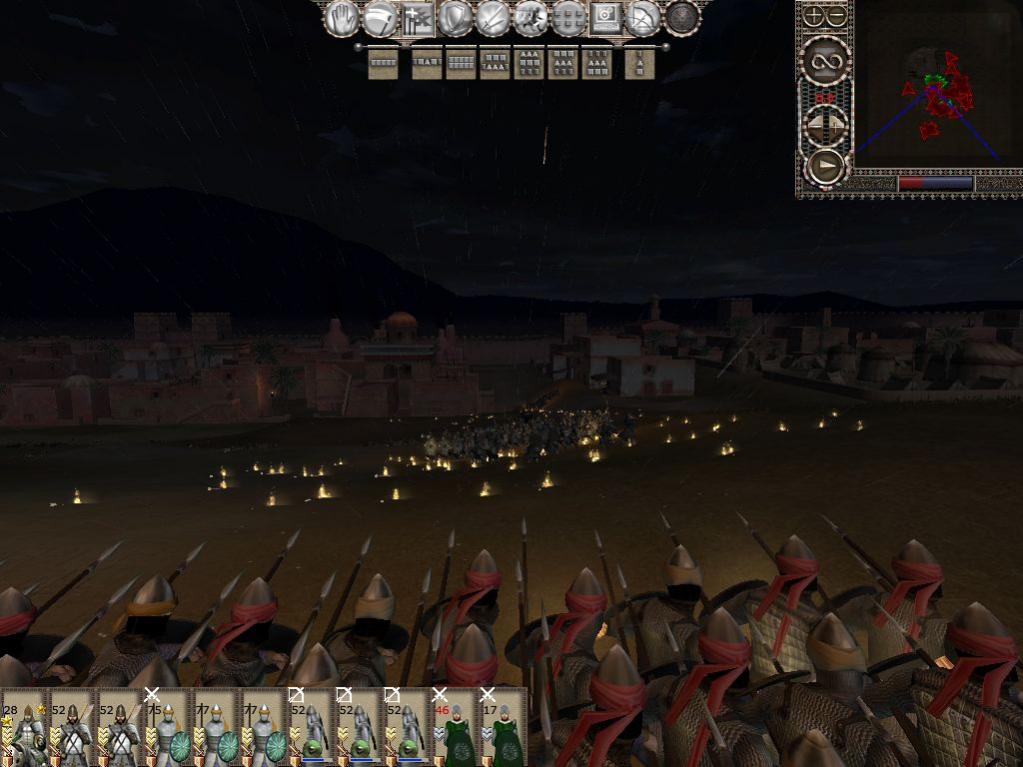Click the infinity symbol button
Image resolution: width=1023 pixels, height=767 pixels.
coord(826,62)
